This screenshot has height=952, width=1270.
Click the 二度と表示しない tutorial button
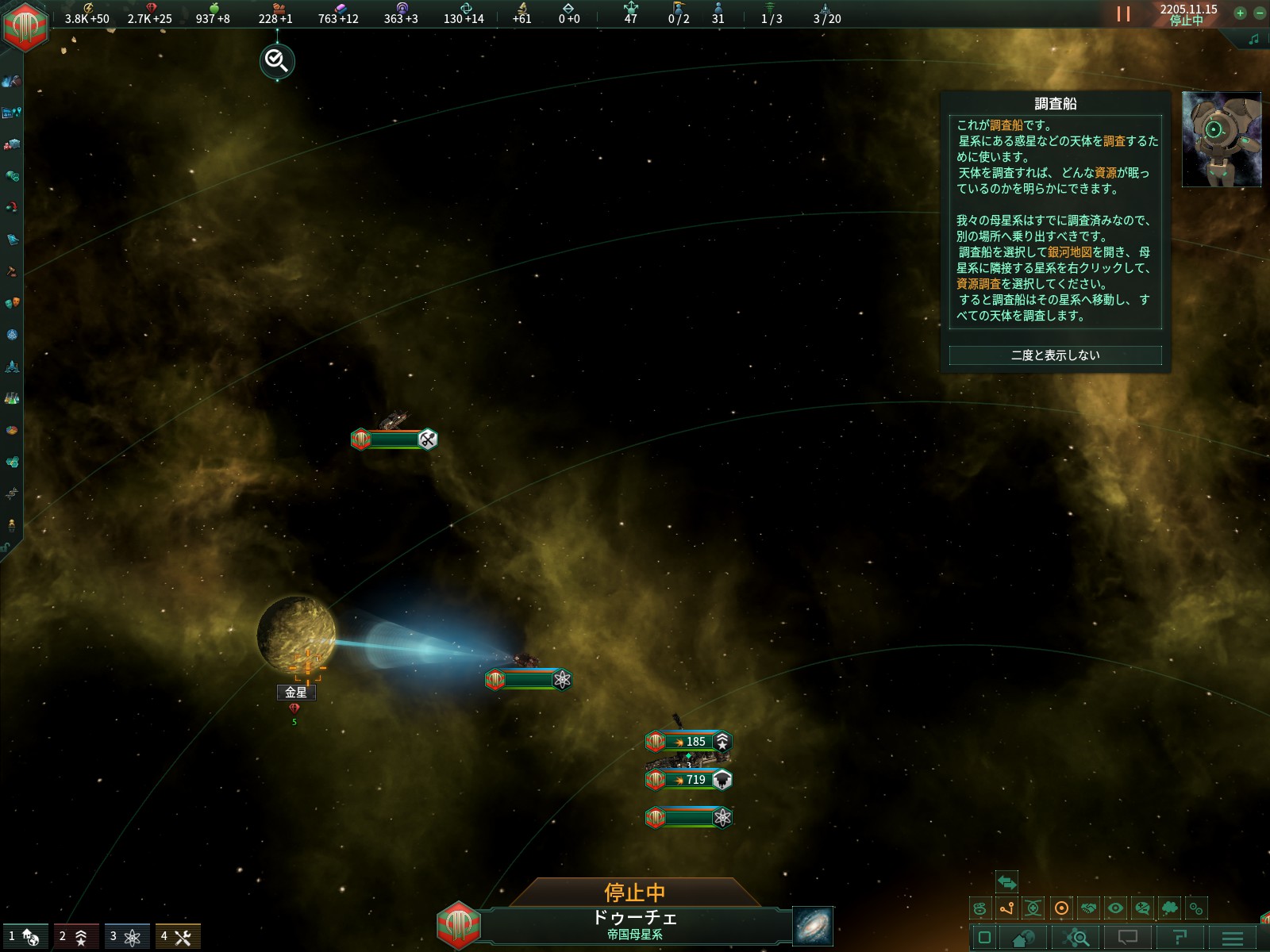[x=1055, y=355]
